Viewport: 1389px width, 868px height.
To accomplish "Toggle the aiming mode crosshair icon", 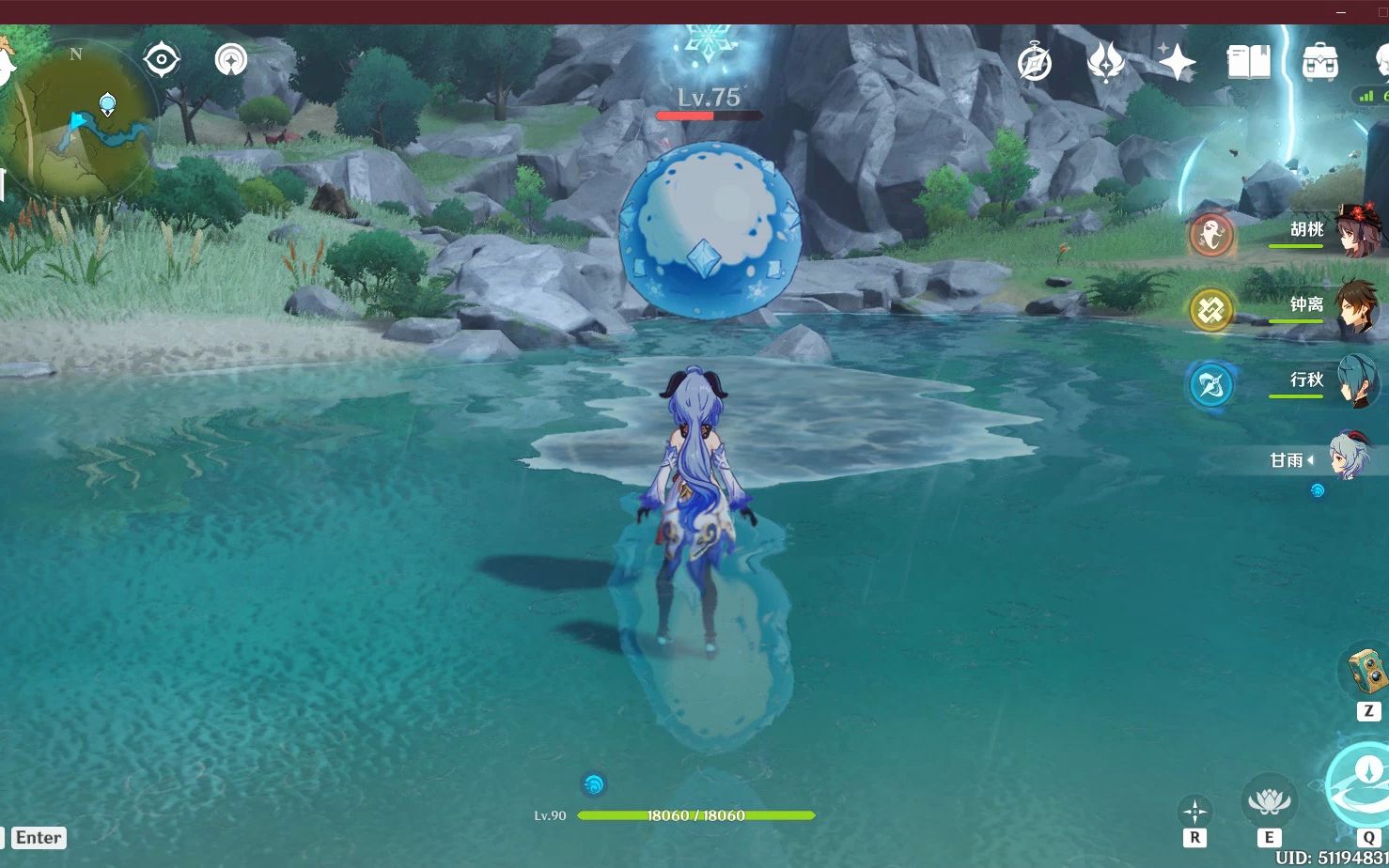I will coord(1194,810).
